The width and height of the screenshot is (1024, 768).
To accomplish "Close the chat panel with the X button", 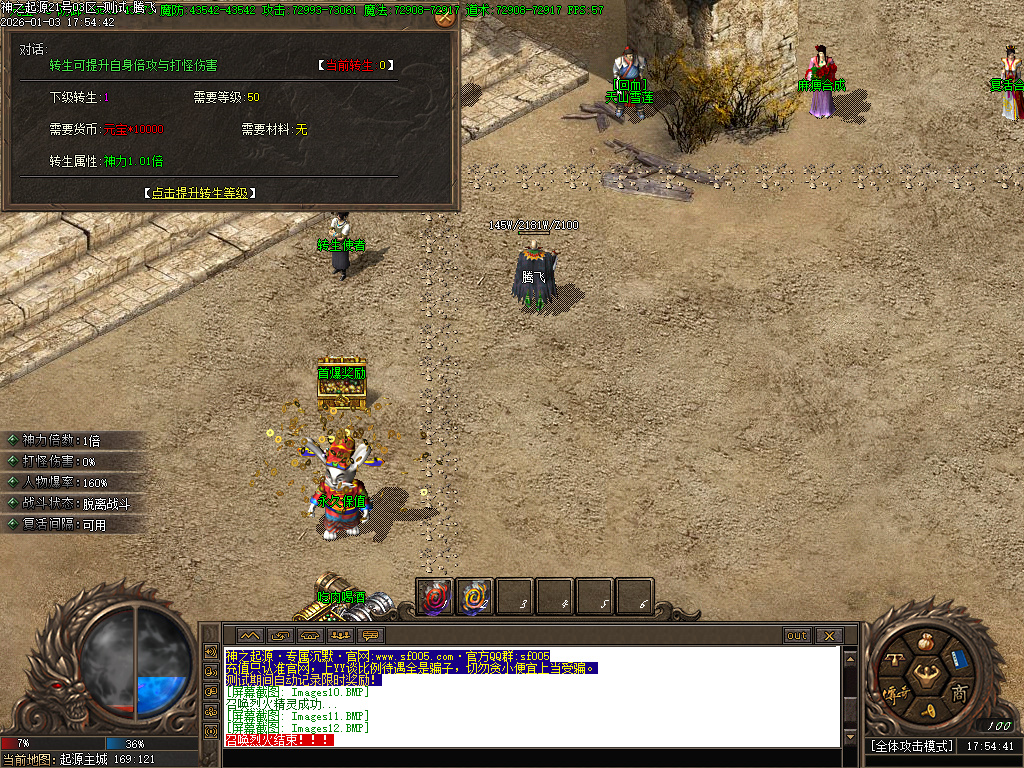I will click(x=829, y=636).
